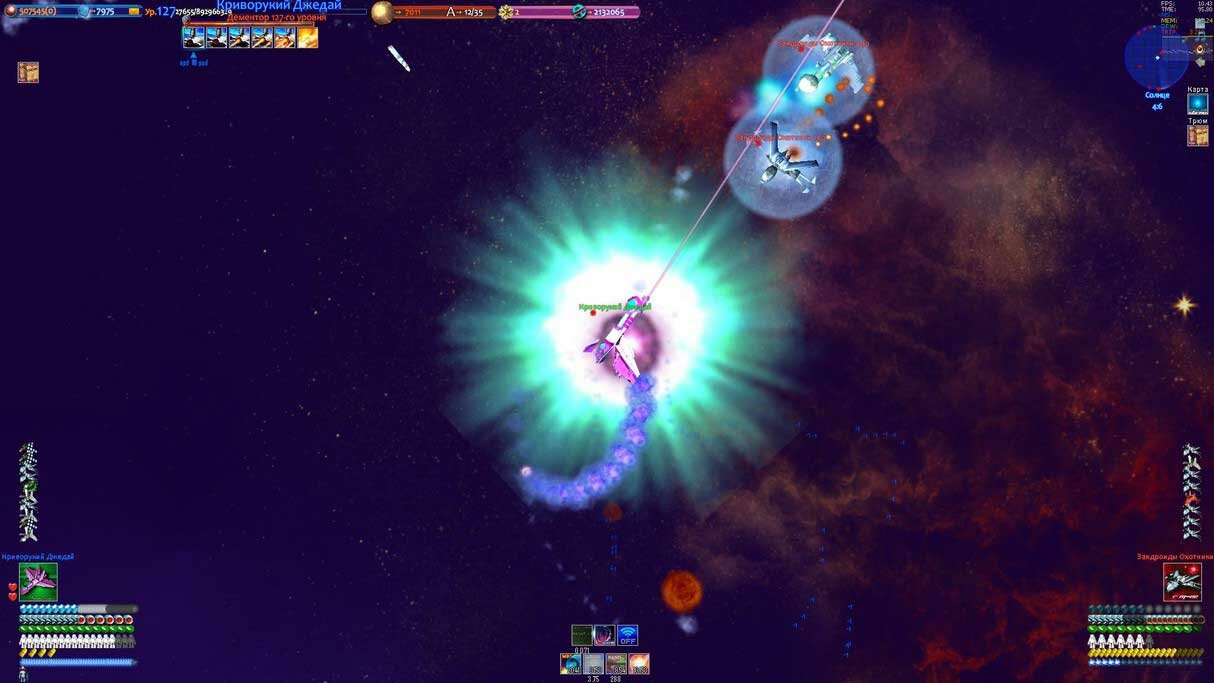1214x683 pixels.
Task: Select the player's pink ship portrait
Action: click(38, 582)
